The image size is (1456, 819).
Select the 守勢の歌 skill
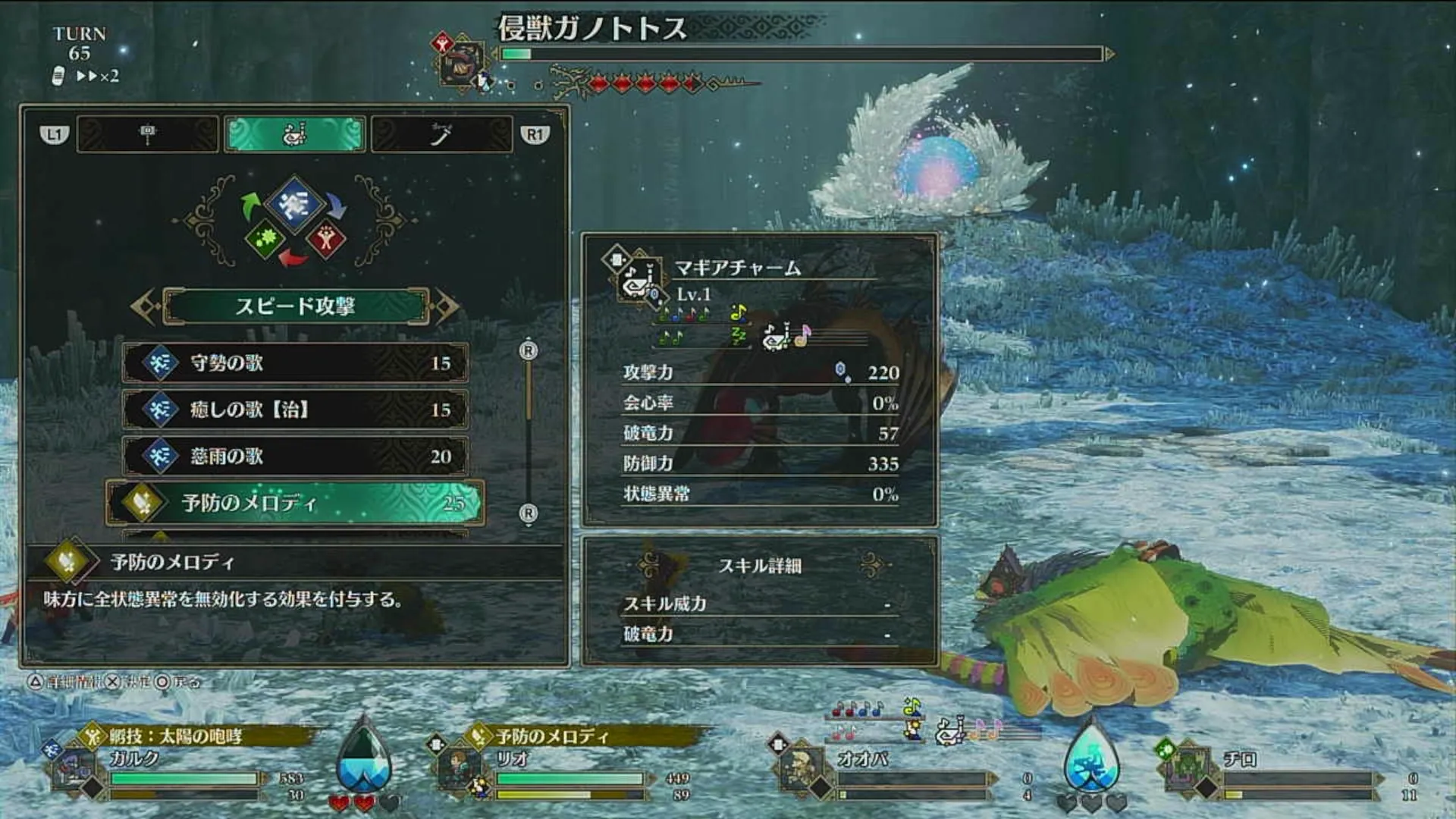point(295,362)
